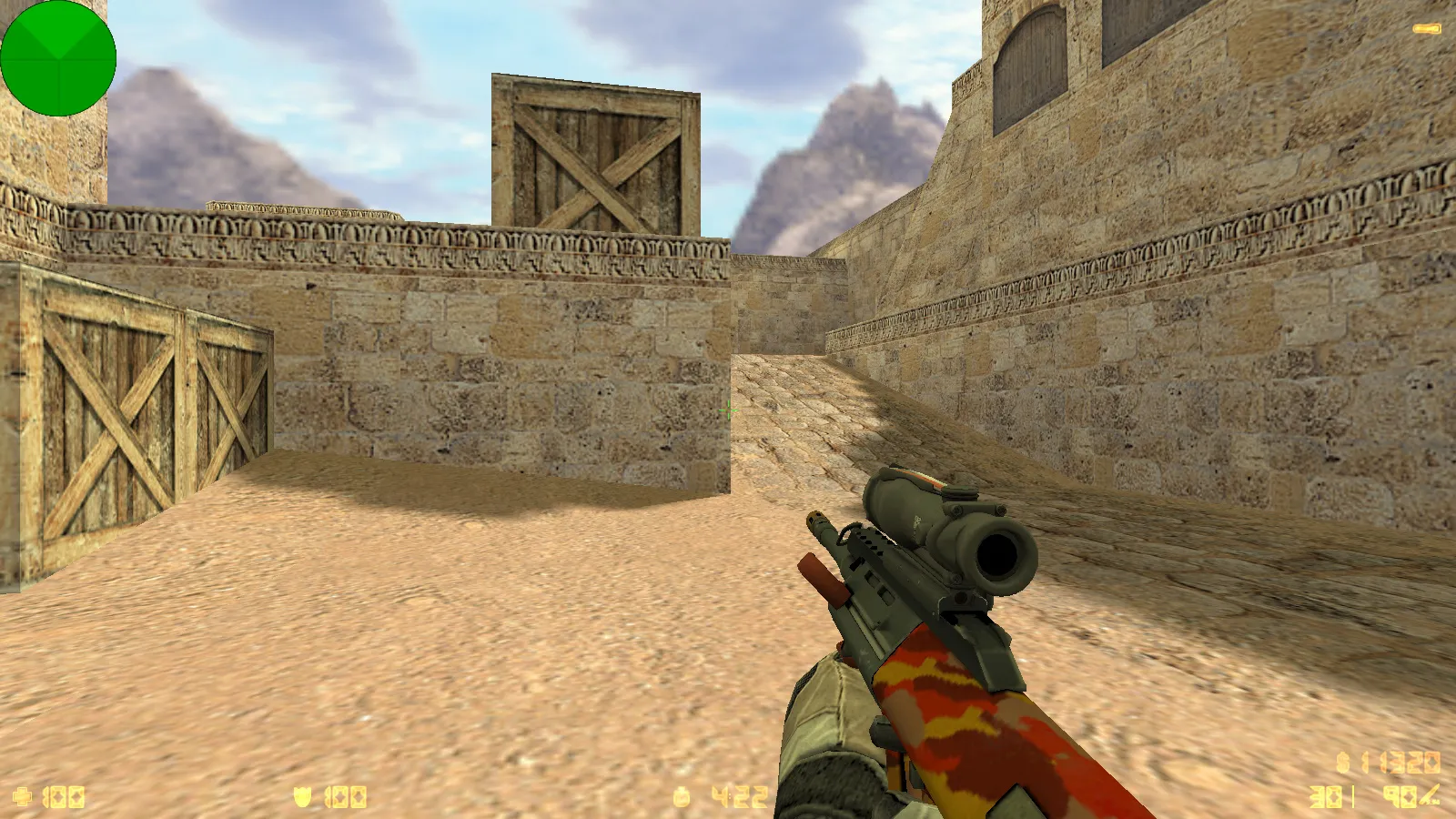Click the flashlight indicator icon
Viewport: 1456px width, 819px height.
tap(1427, 29)
